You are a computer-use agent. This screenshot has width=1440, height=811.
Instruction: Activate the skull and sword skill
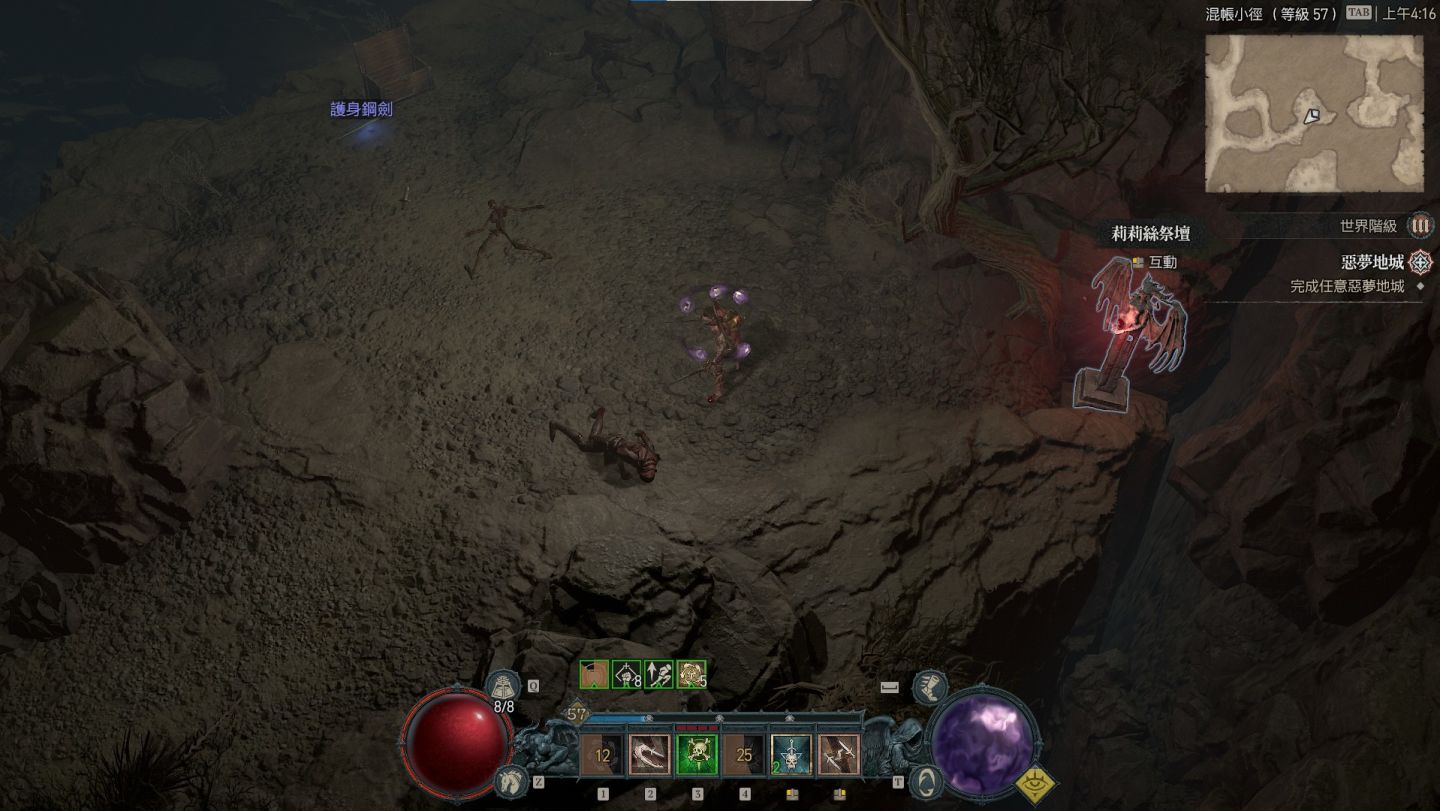tap(791, 756)
